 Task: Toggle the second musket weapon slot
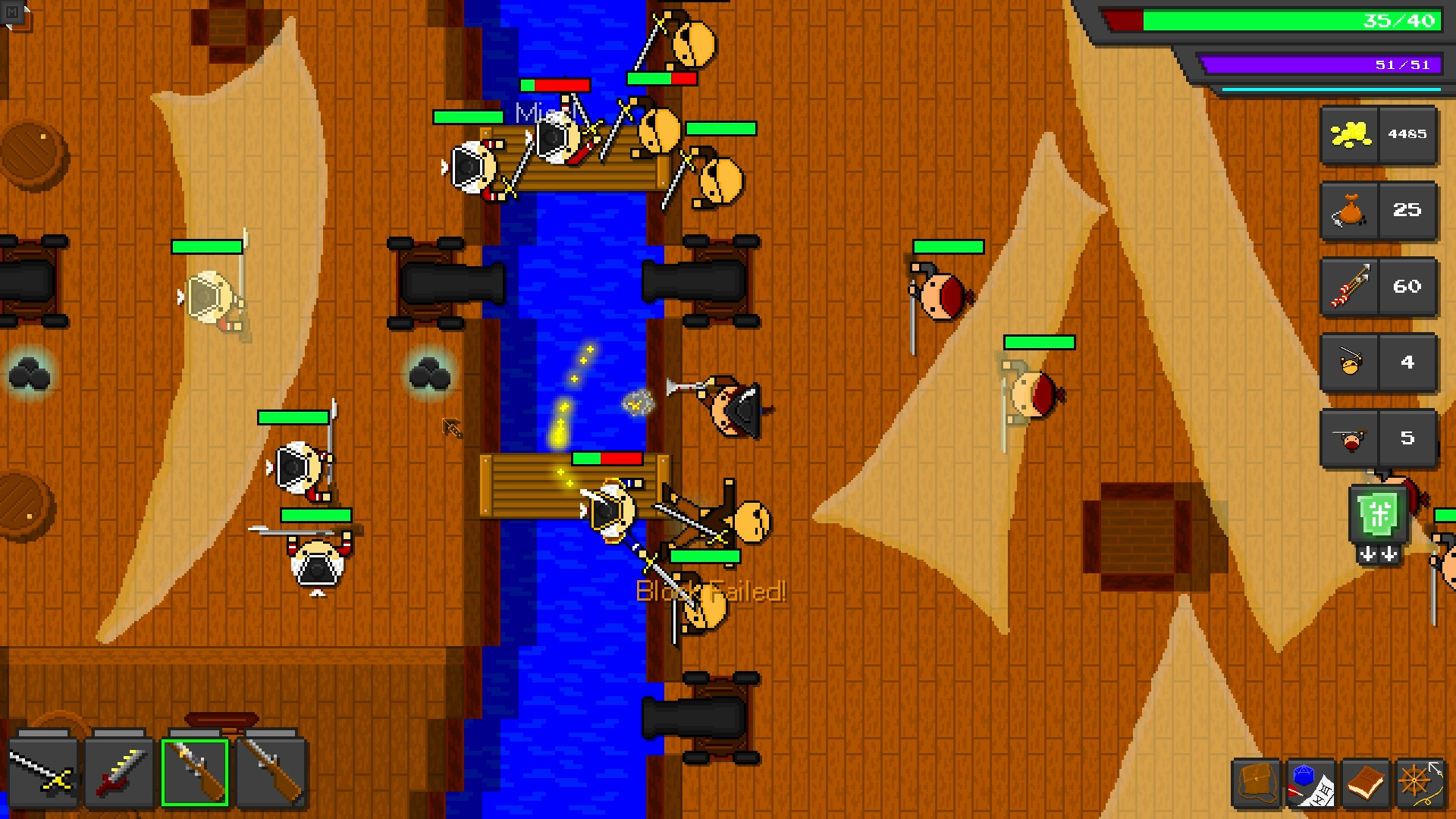(273, 773)
